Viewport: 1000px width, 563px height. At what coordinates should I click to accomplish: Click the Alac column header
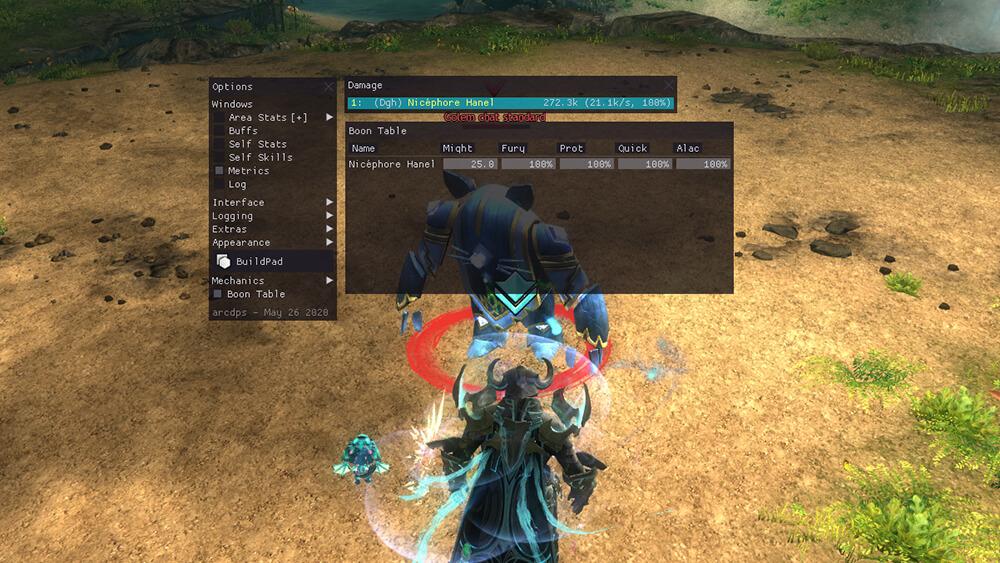coord(688,149)
